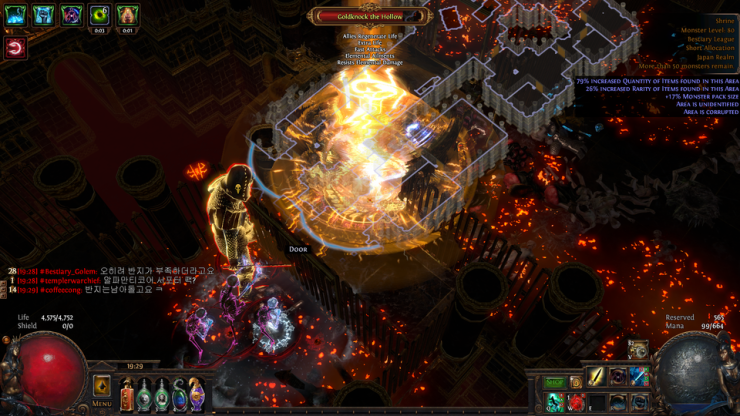This screenshot has width=740, height=416.
Task: Activate the teal running figure skill
Action: pyautogui.click(x=555, y=403)
